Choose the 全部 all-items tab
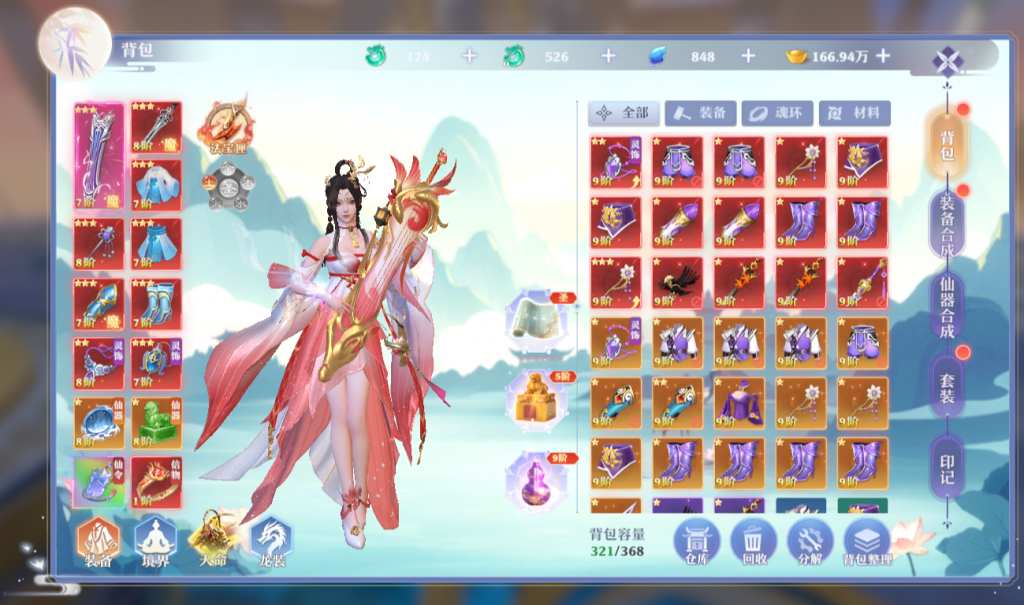This screenshot has height=605, width=1024. coord(625,113)
